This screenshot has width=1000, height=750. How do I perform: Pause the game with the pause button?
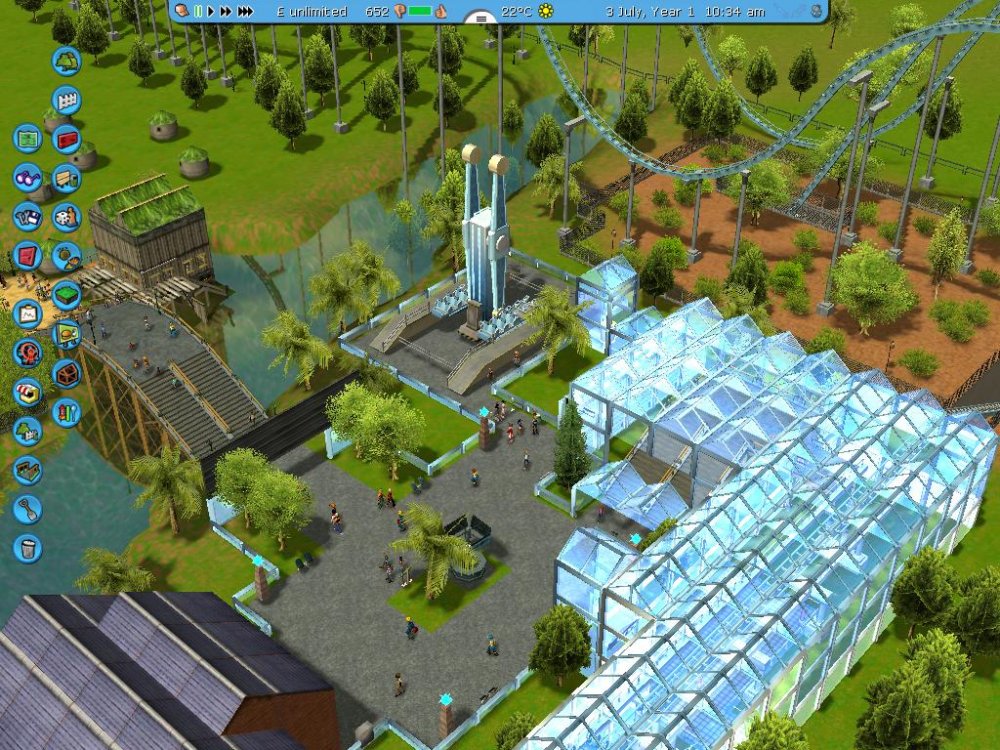(x=198, y=11)
